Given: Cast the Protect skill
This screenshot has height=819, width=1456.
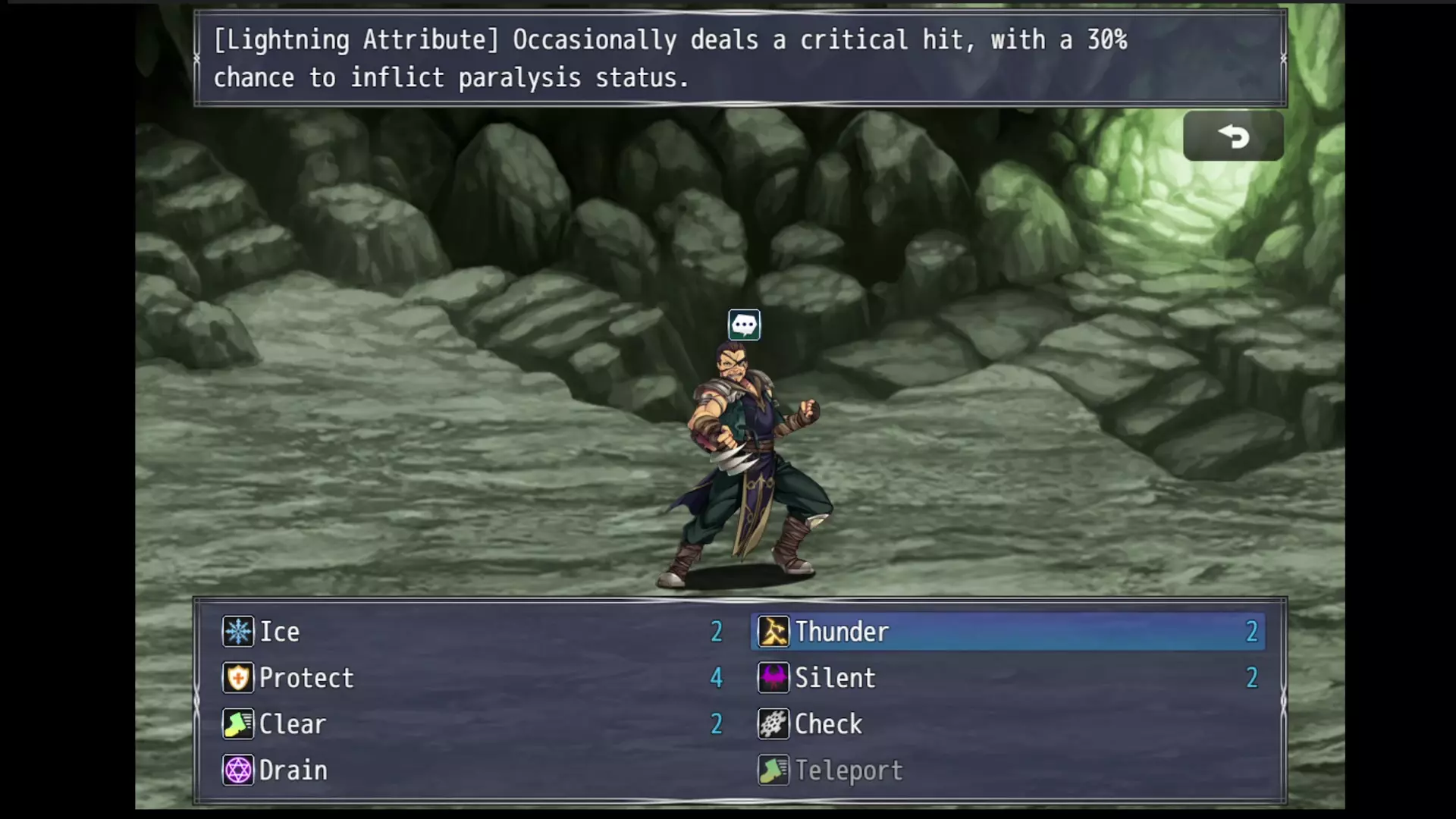Looking at the screenshot, I should pyautogui.click(x=306, y=678).
